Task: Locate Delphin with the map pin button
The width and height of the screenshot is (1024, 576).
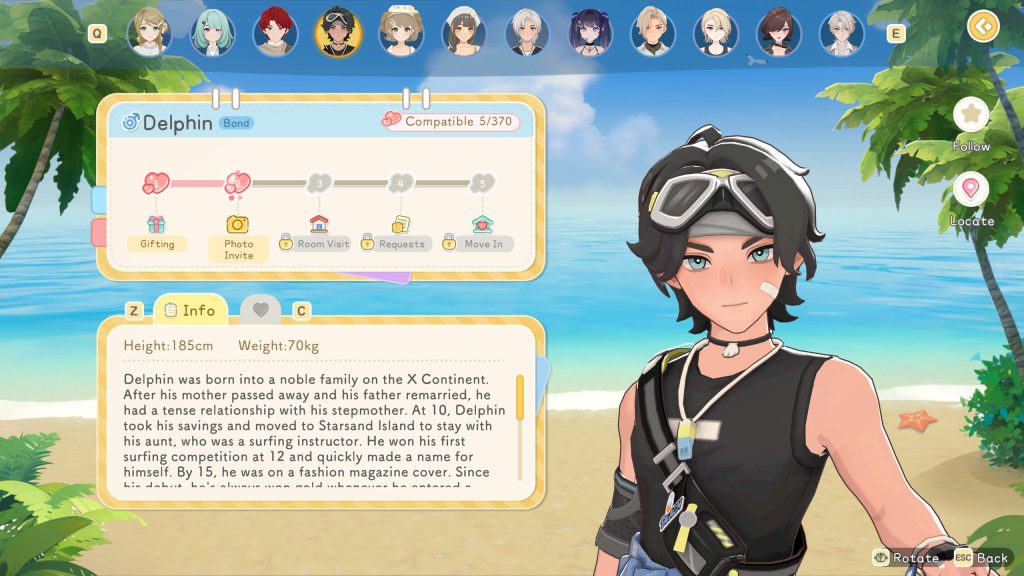Action: (970, 190)
